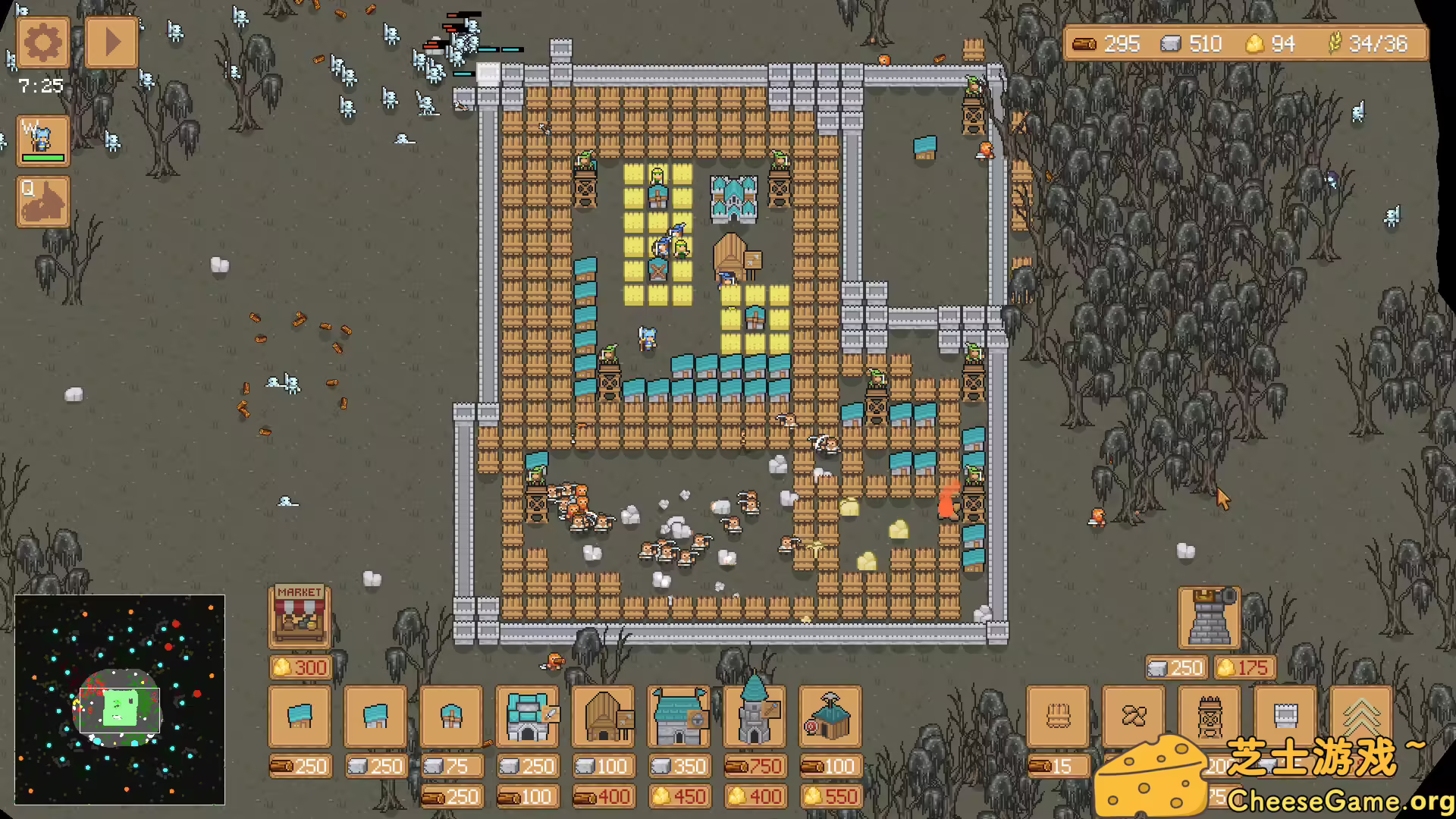Build the Market stall

coord(300,616)
